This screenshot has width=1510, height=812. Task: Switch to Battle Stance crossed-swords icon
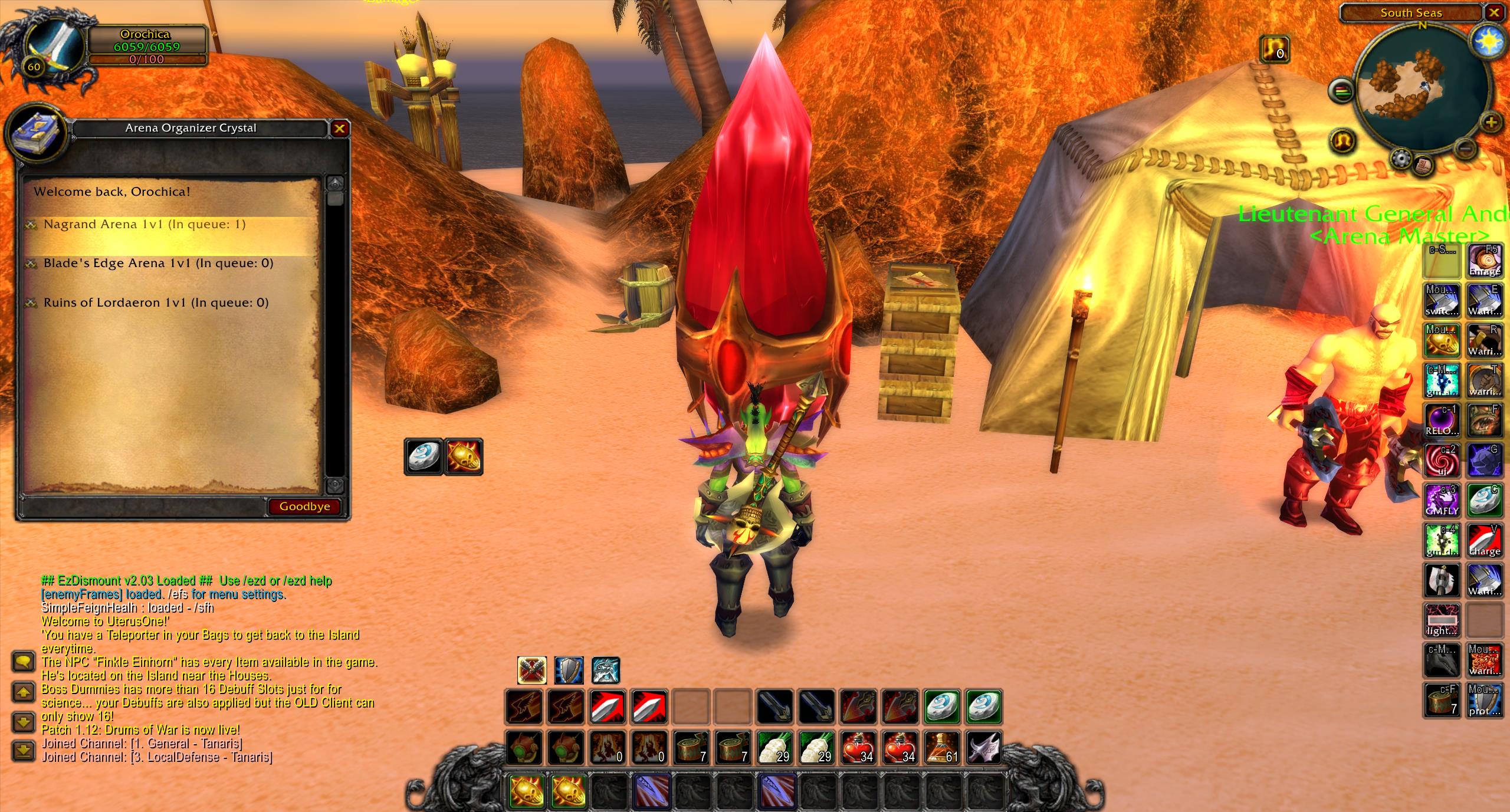[x=531, y=670]
